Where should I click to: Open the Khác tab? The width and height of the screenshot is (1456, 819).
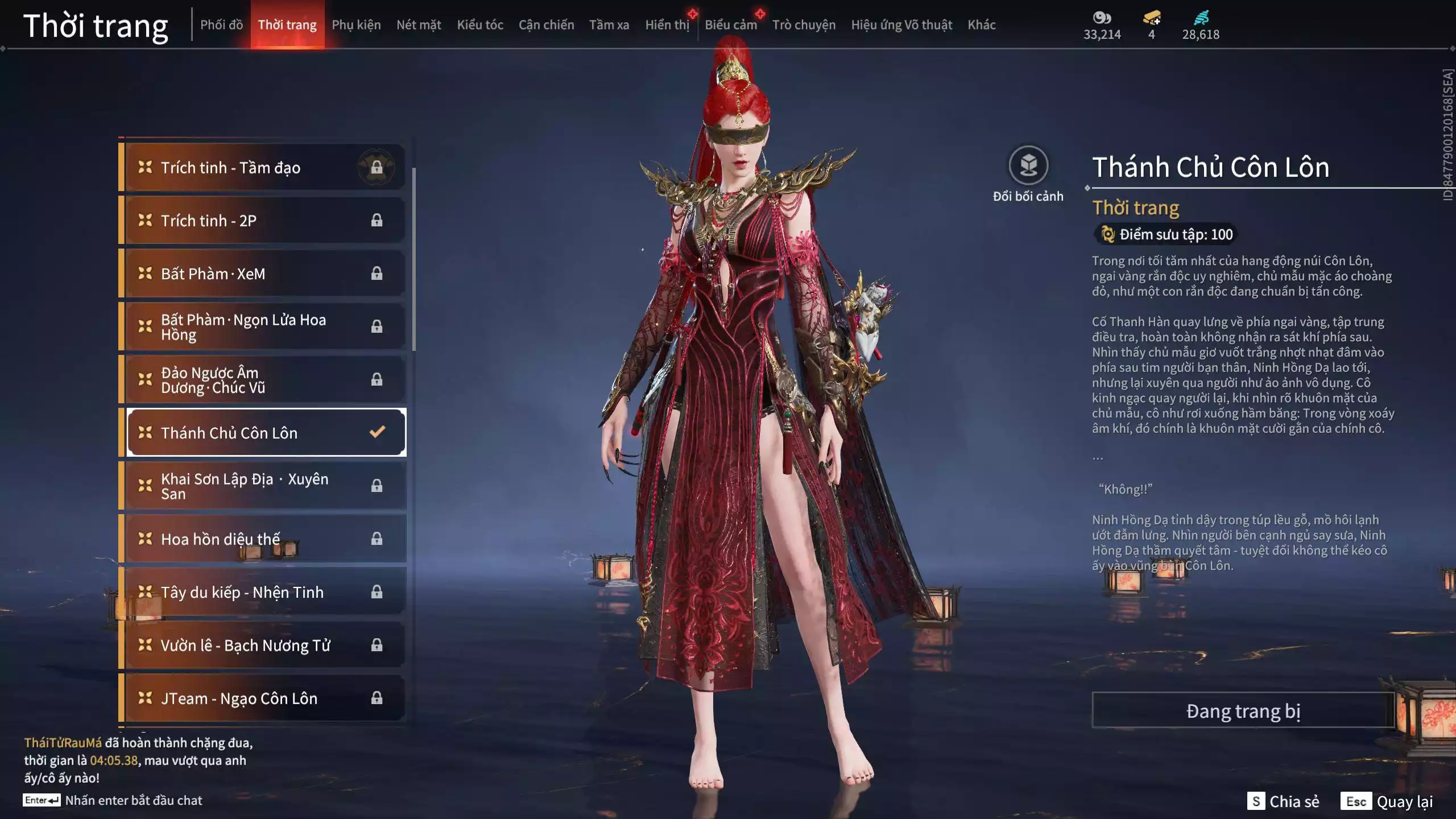pos(982,25)
